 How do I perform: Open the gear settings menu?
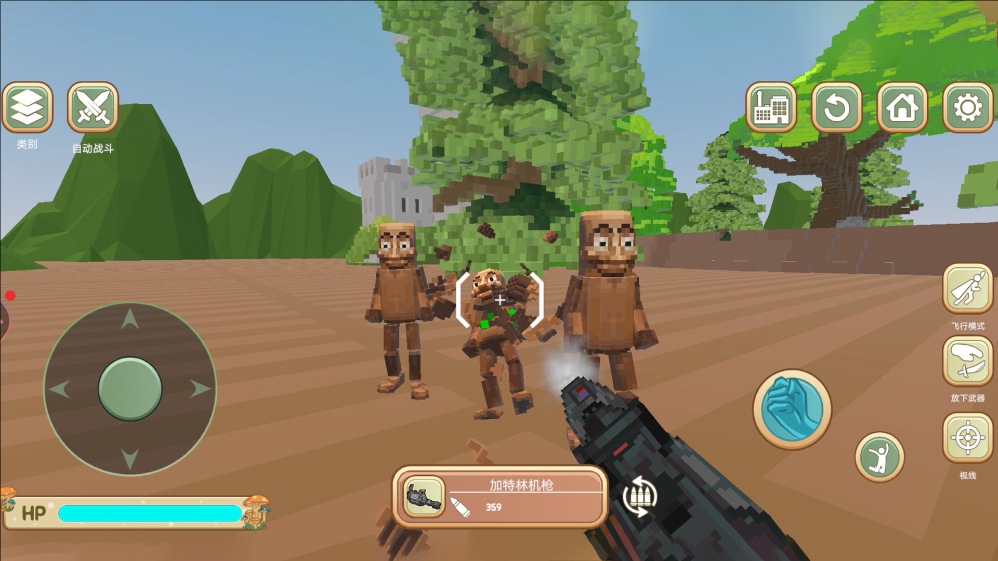(968, 107)
